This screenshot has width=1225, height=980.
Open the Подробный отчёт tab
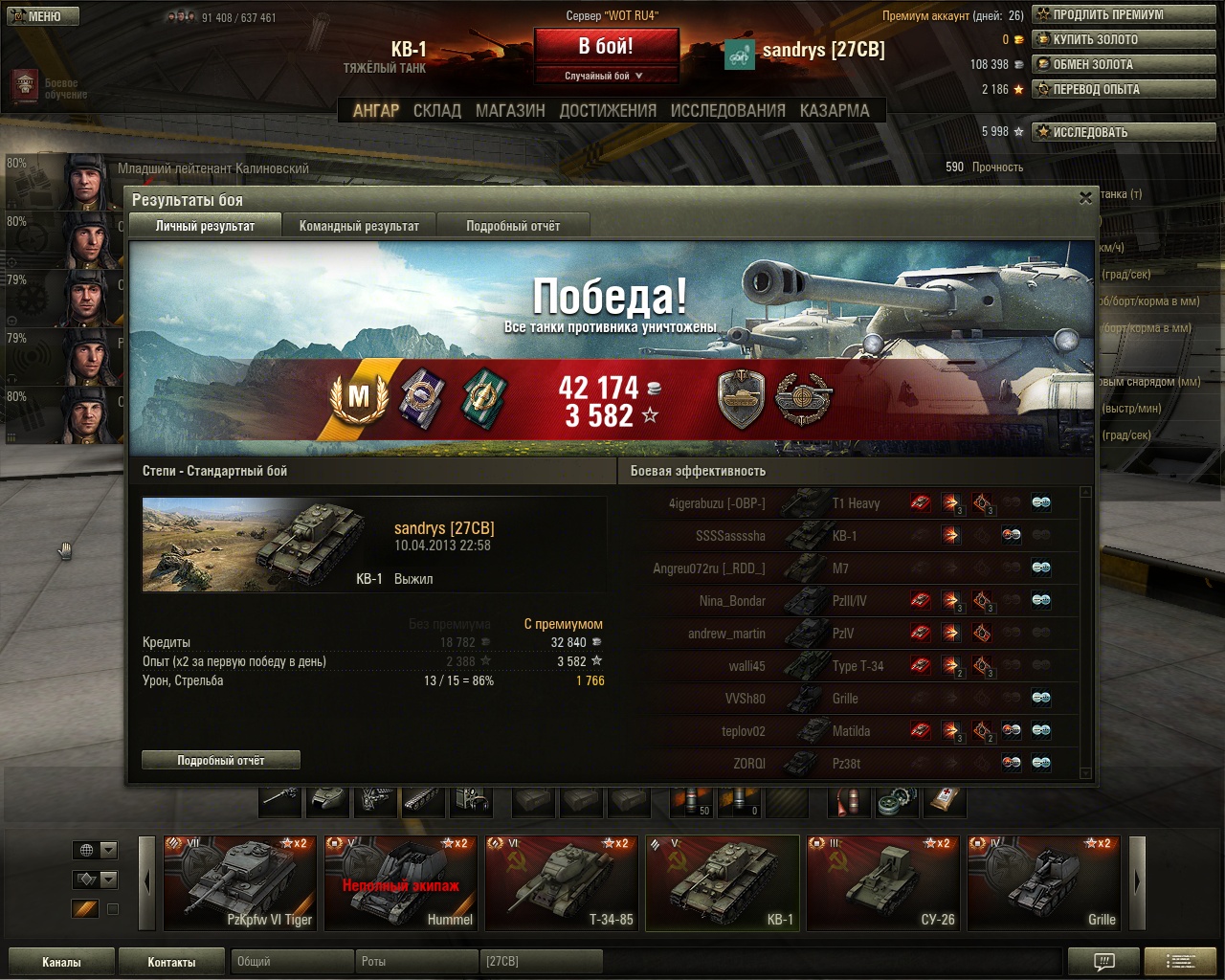pos(513,226)
